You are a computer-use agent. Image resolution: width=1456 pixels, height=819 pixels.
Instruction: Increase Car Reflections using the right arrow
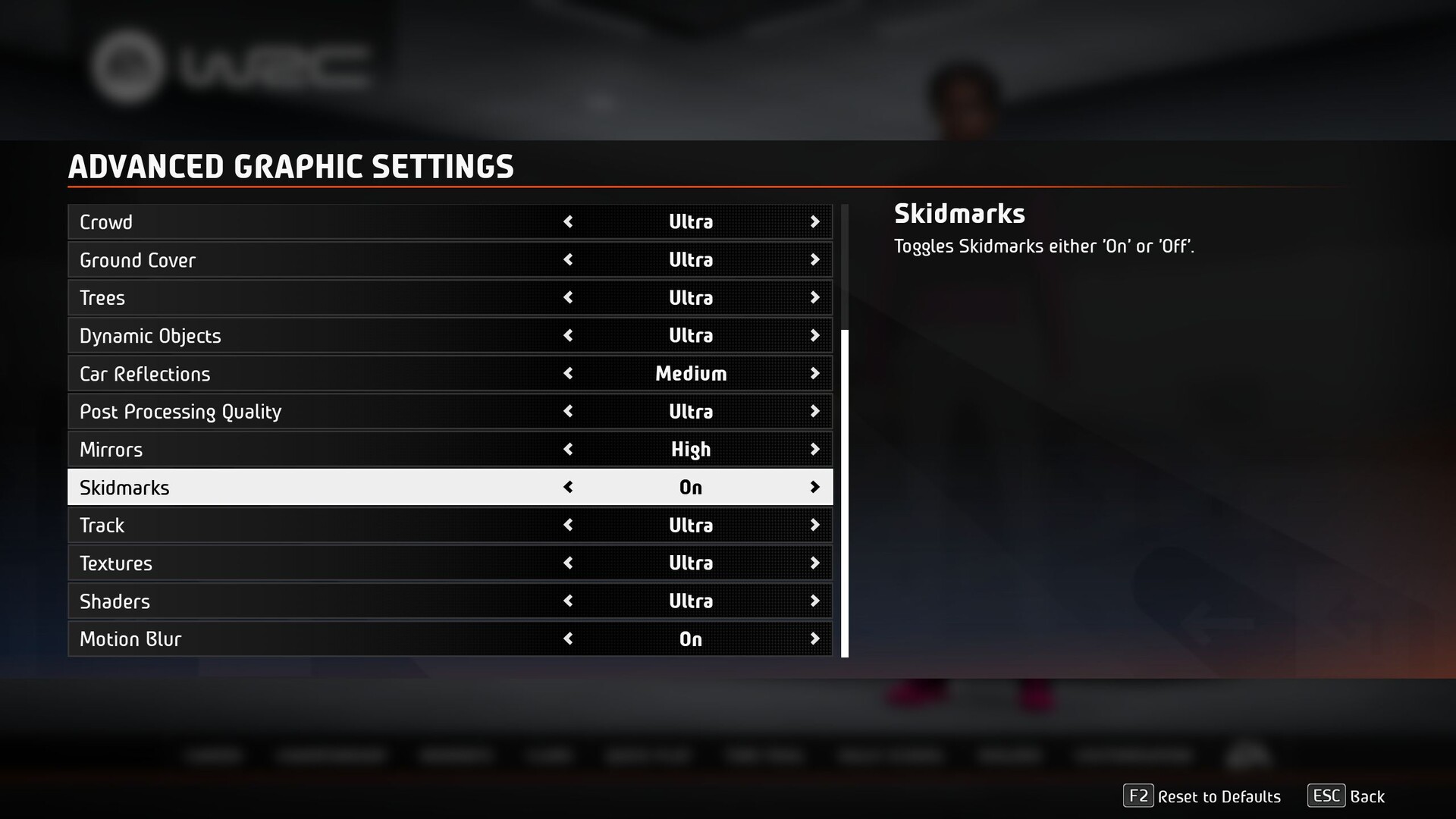click(x=814, y=374)
